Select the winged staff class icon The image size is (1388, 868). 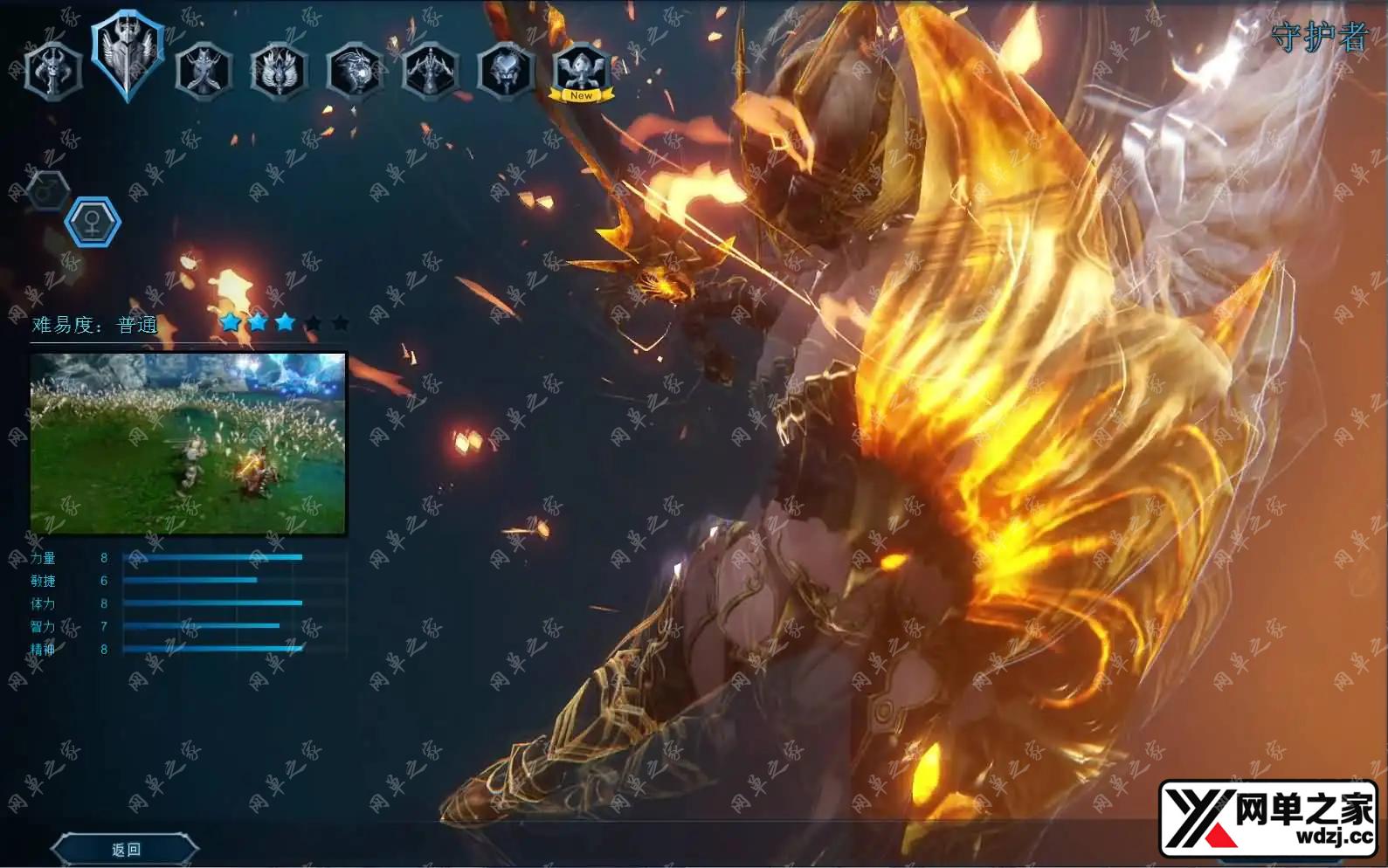tap(279, 70)
